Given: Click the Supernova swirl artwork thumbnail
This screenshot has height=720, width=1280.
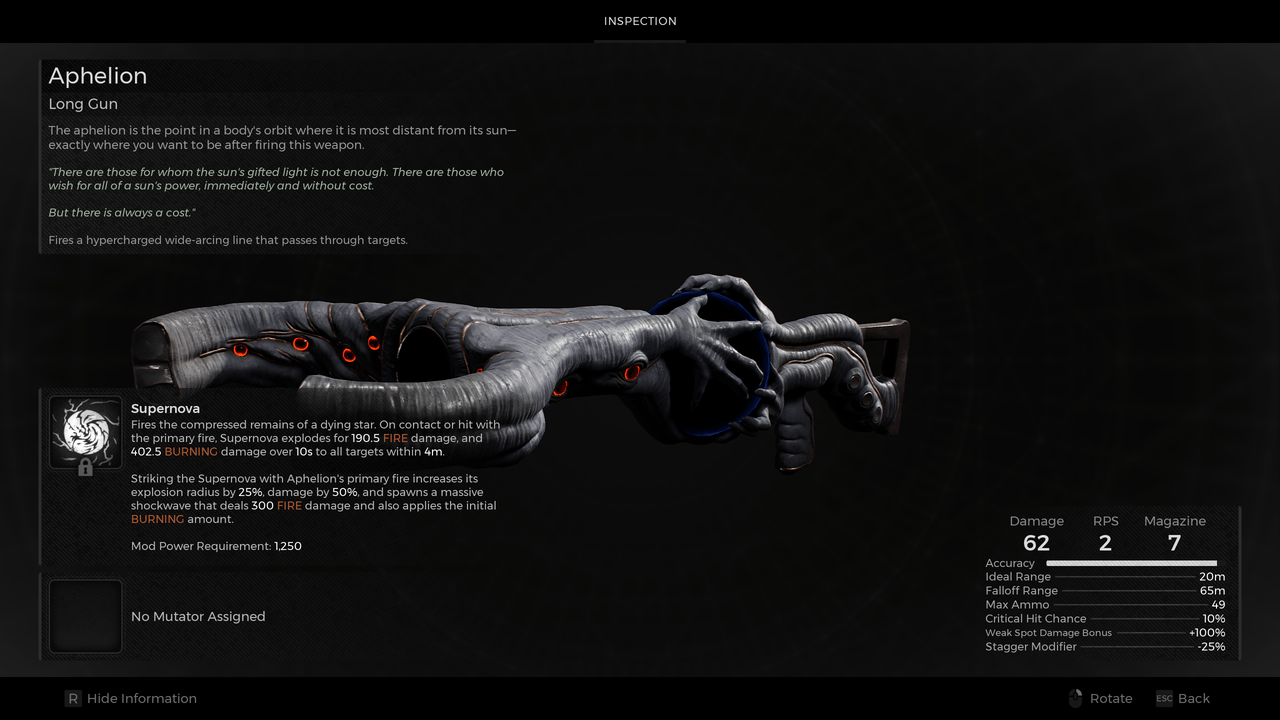Looking at the screenshot, I should 85,430.
